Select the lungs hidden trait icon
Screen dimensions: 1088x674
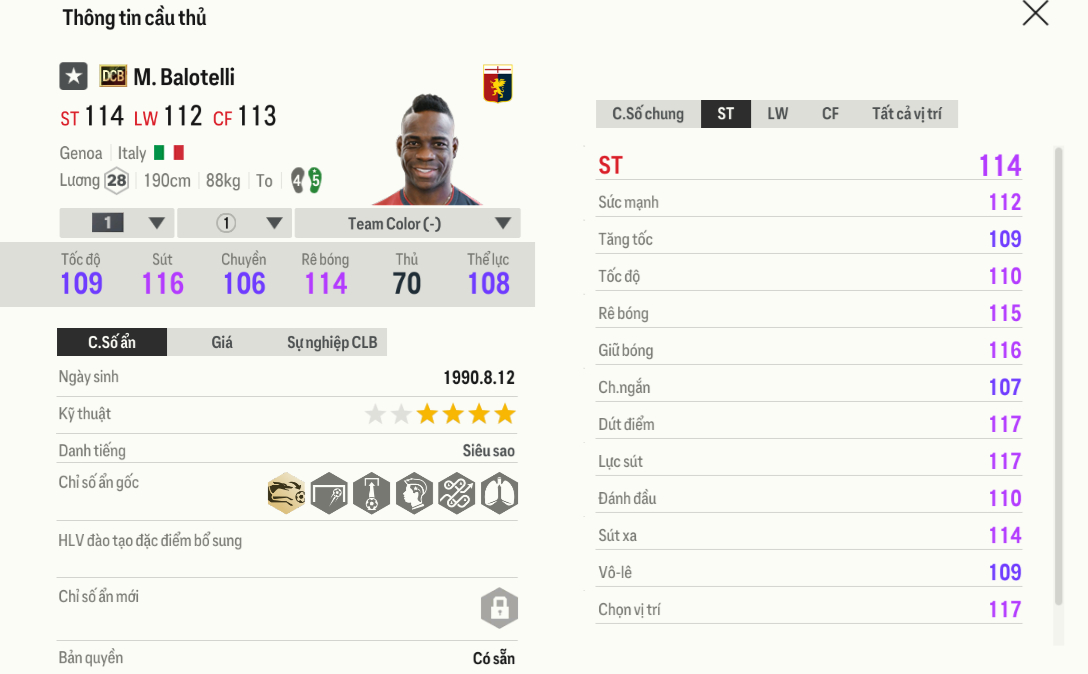[499, 493]
